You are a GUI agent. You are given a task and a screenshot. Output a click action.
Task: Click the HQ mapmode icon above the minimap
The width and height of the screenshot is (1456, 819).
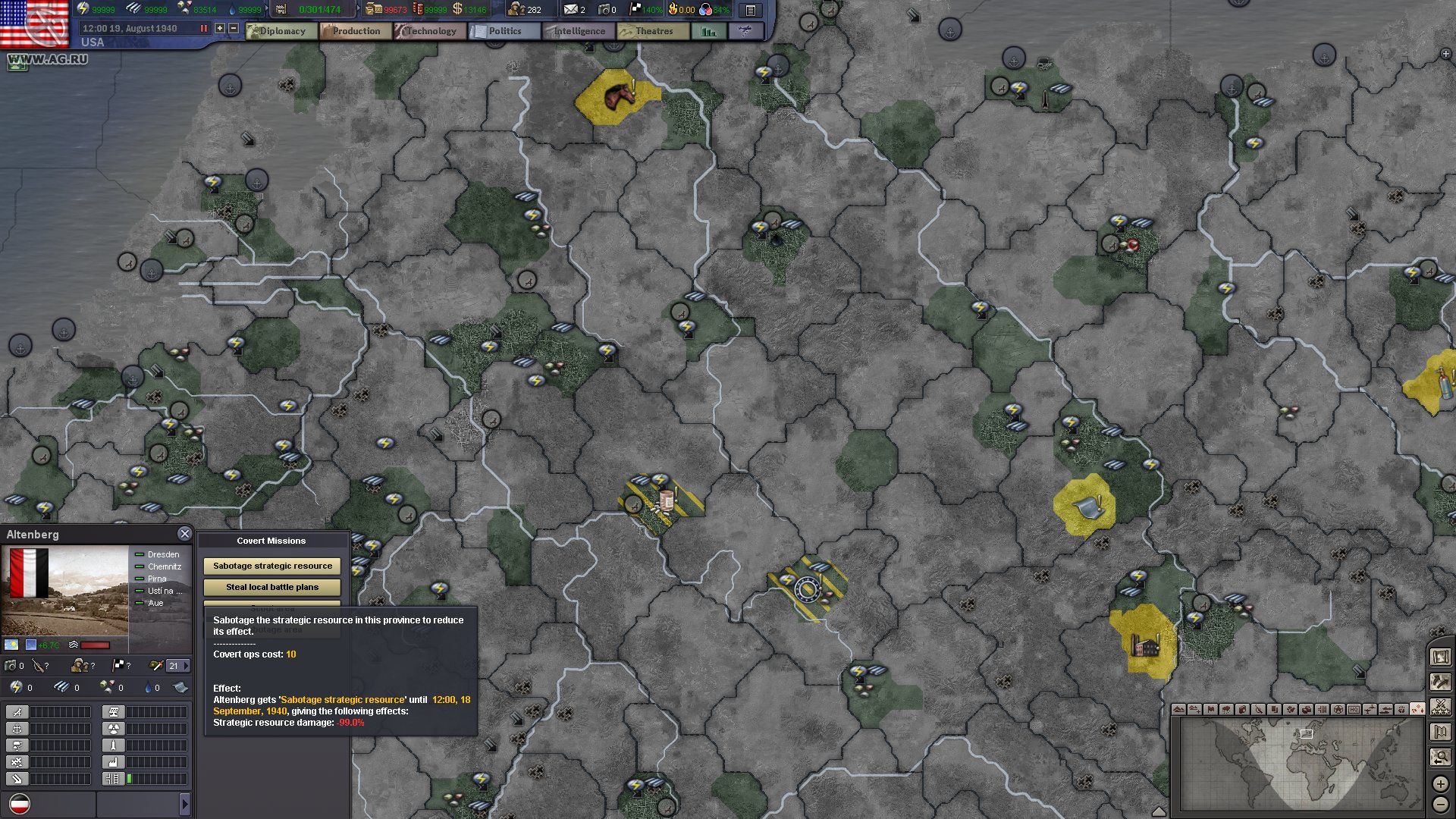(x=1354, y=709)
